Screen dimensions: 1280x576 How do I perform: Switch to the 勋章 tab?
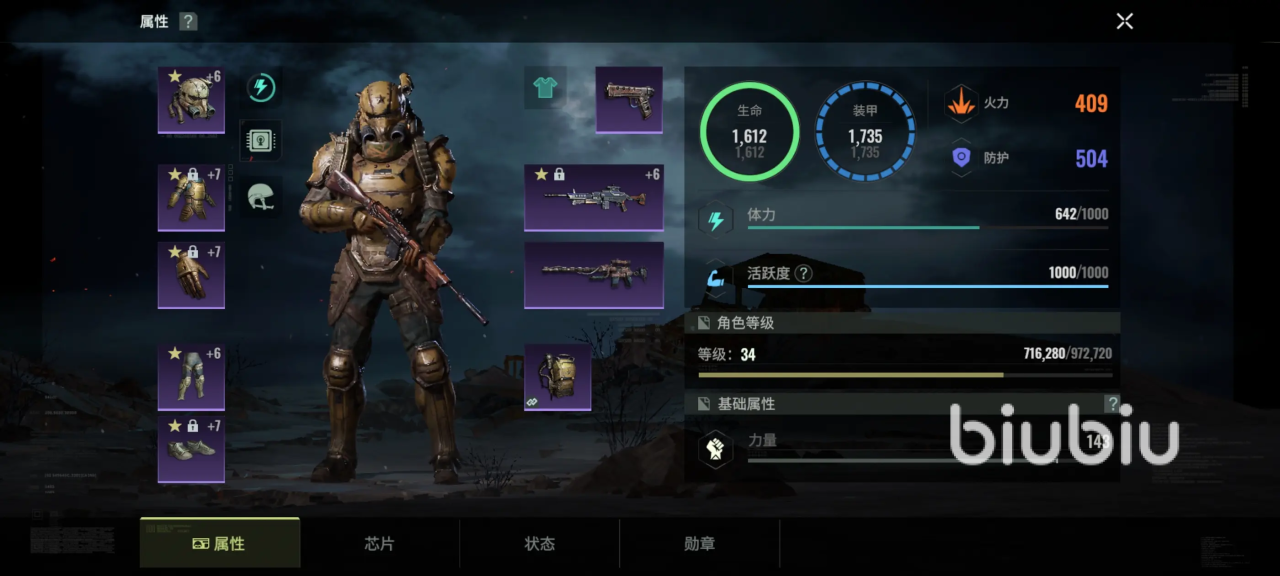click(700, 544)
